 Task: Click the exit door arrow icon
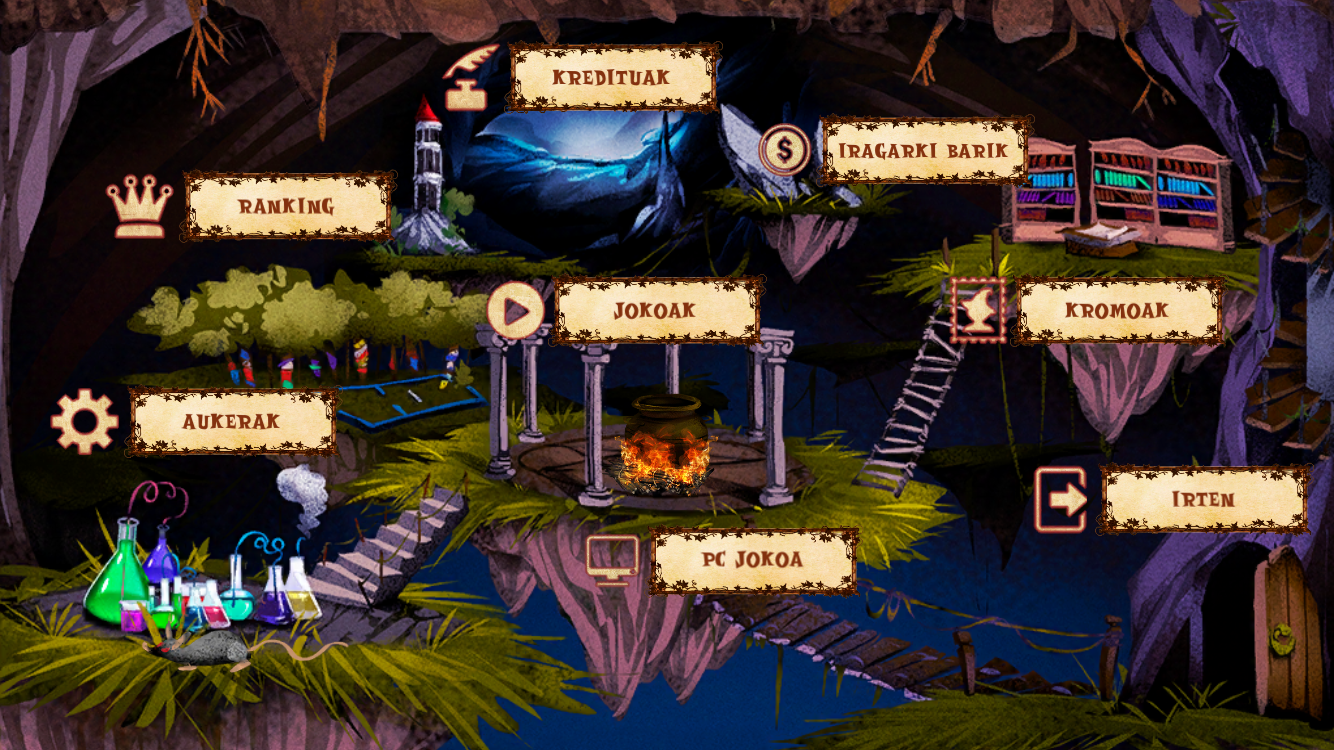click(x=1061, y=499)
